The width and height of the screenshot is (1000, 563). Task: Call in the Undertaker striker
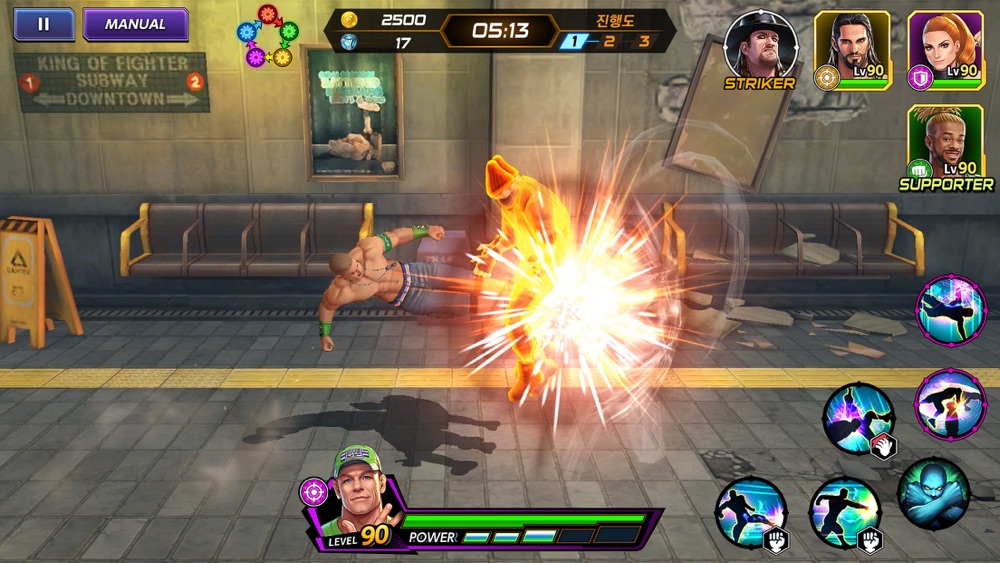click(759, 46)
